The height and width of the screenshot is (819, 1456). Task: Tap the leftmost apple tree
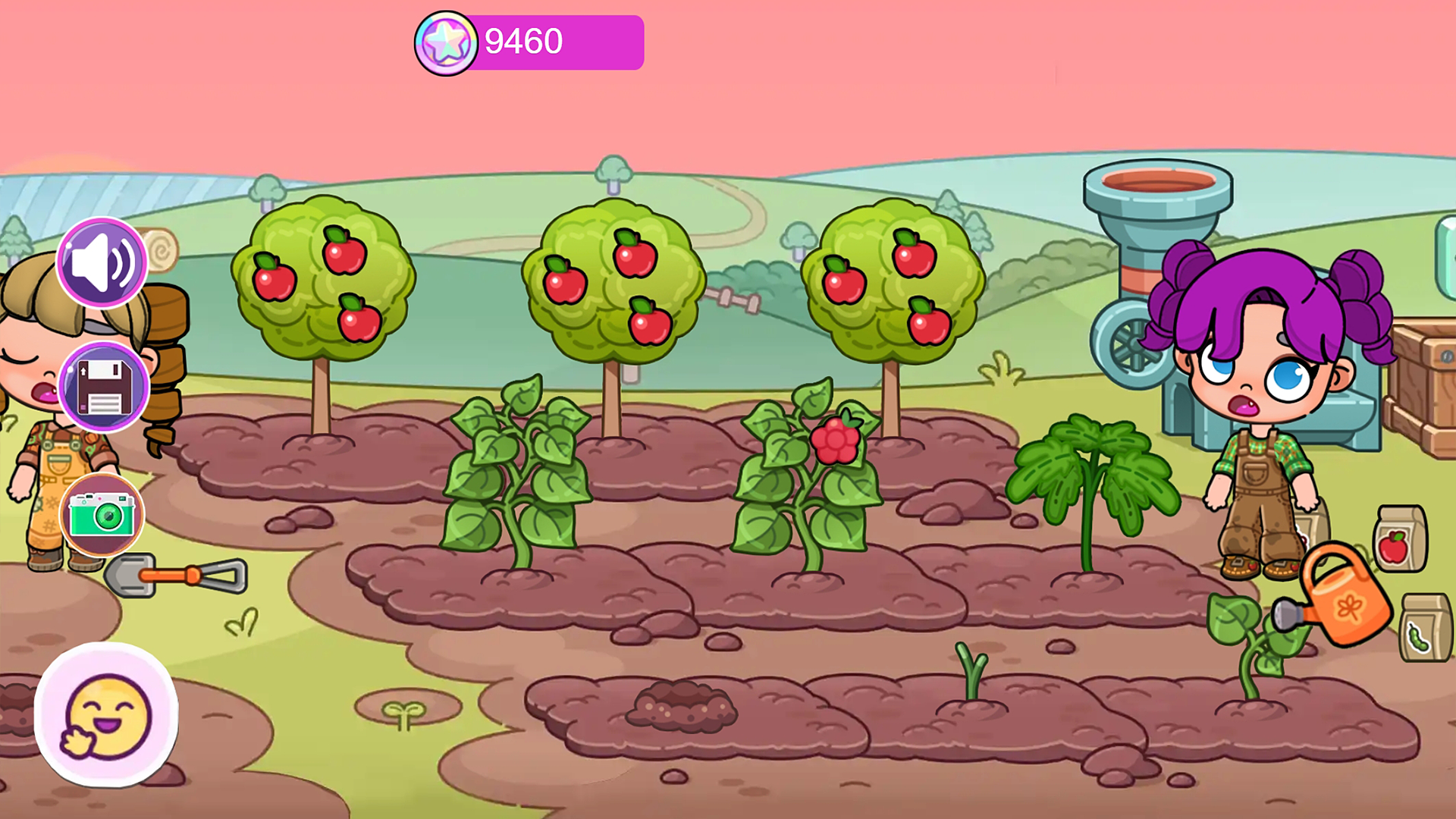322,281
